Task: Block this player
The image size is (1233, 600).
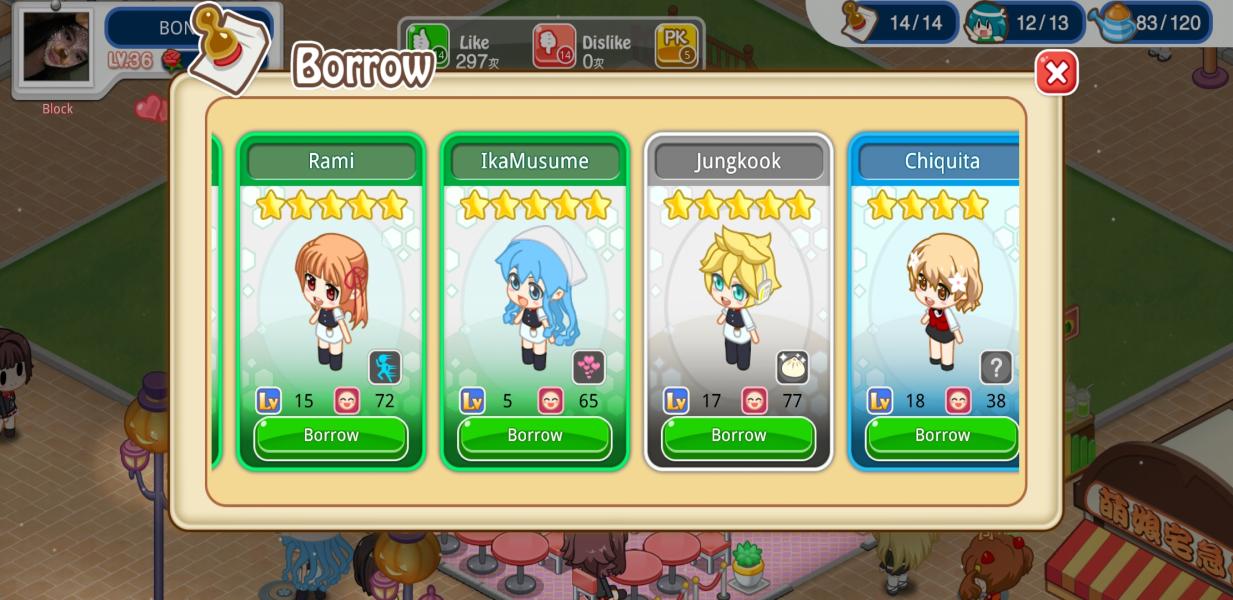Action: pos(57,109)
